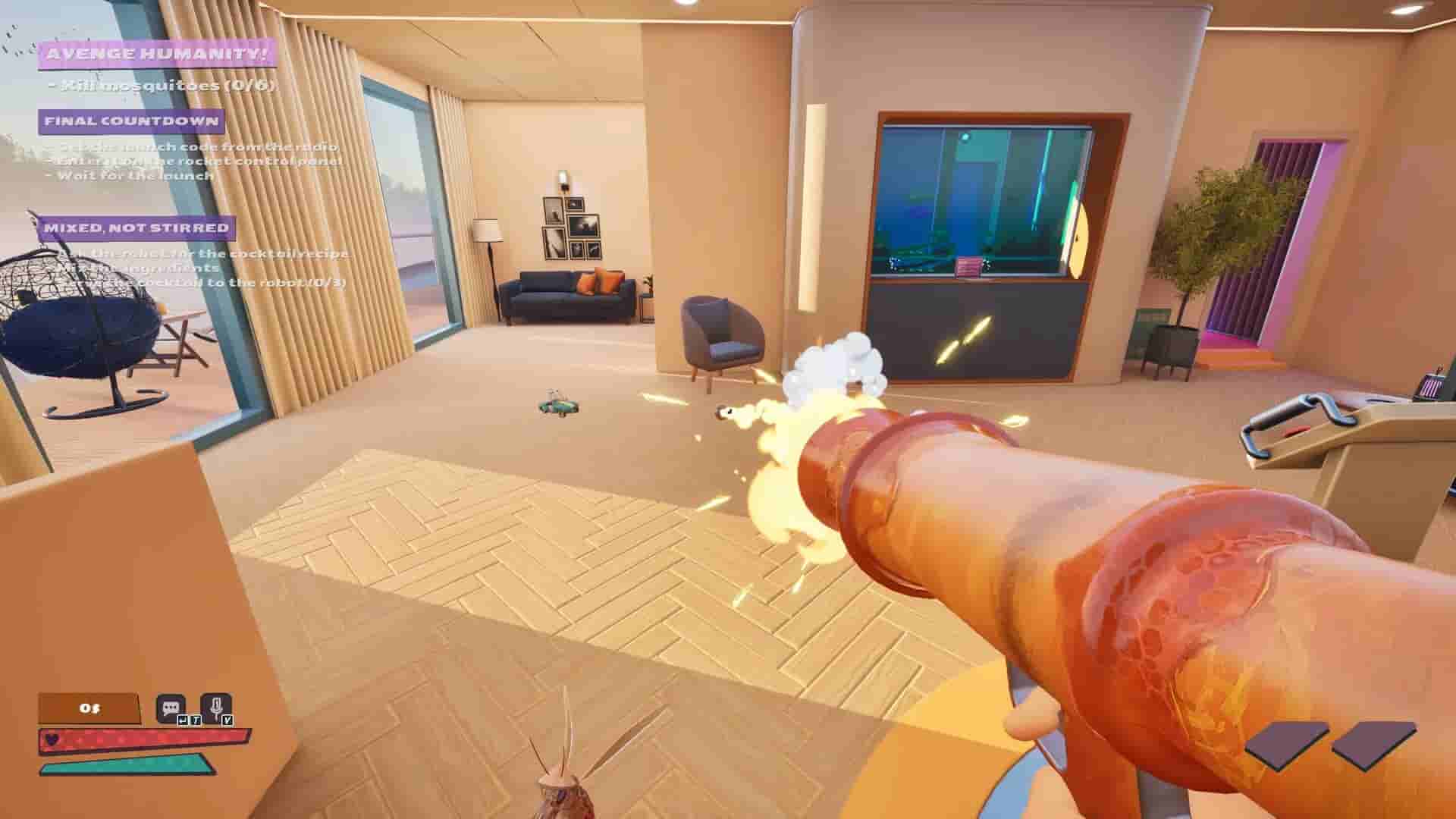Click the '0$' money counter

pos(89,708)
